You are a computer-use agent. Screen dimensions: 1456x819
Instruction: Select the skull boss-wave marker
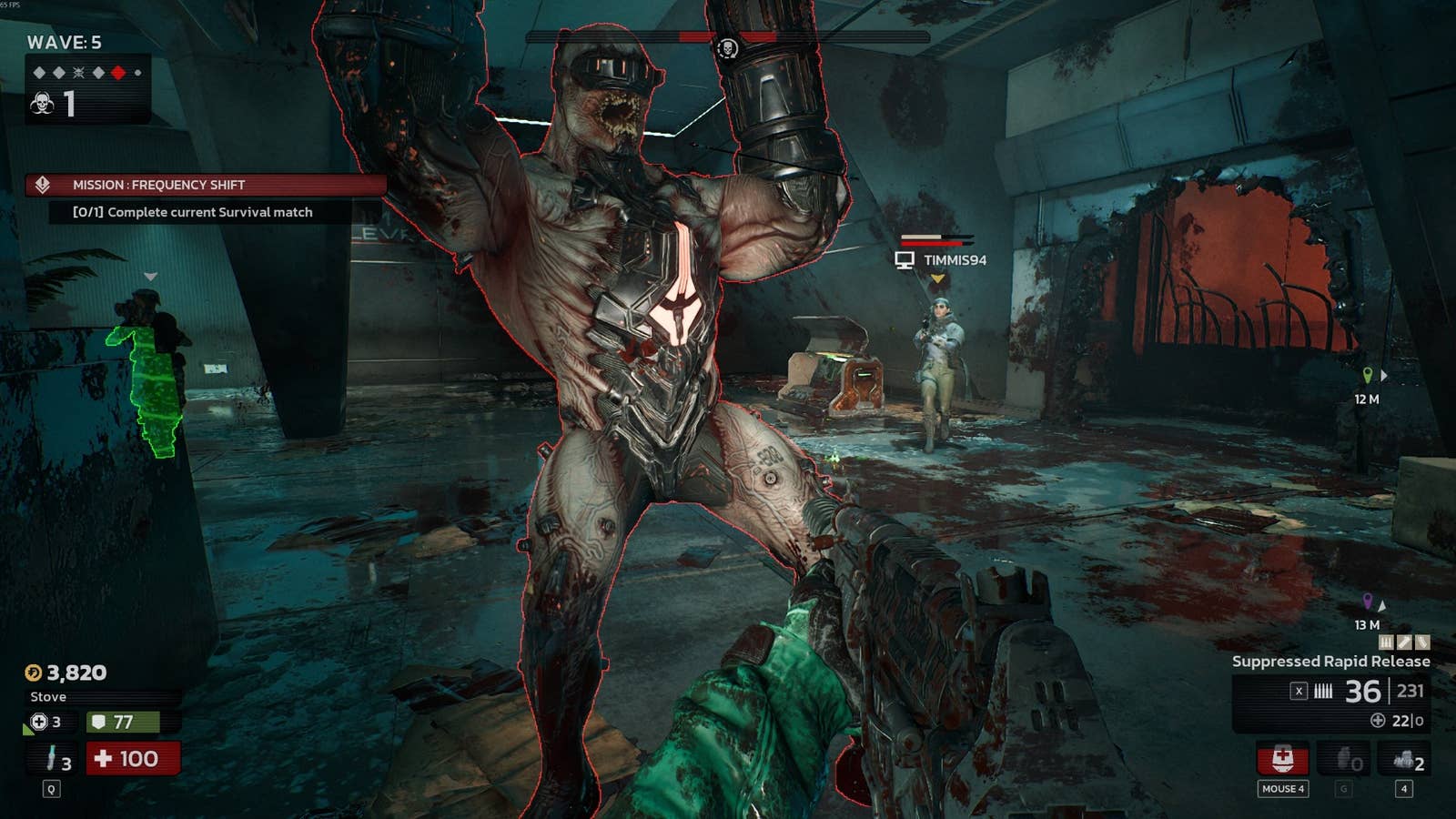78,73
